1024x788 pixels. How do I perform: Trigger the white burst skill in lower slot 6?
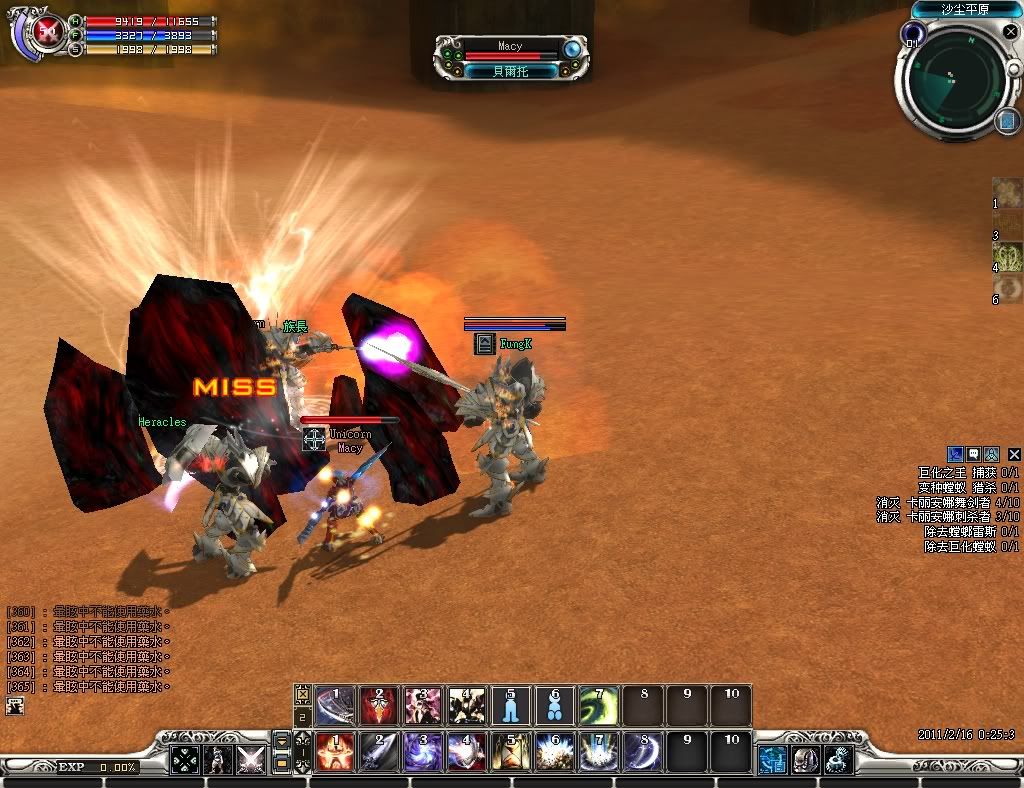tap(555, 752)
